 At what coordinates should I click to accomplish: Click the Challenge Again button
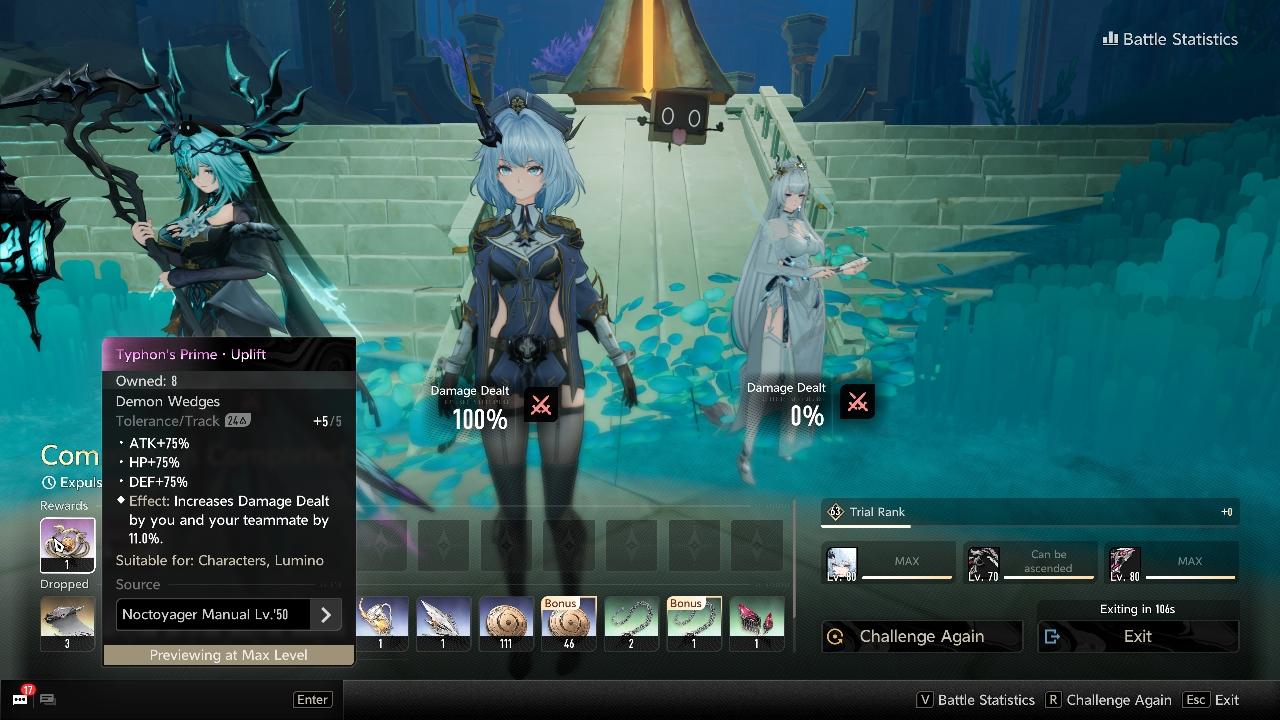tap(921, 636)
